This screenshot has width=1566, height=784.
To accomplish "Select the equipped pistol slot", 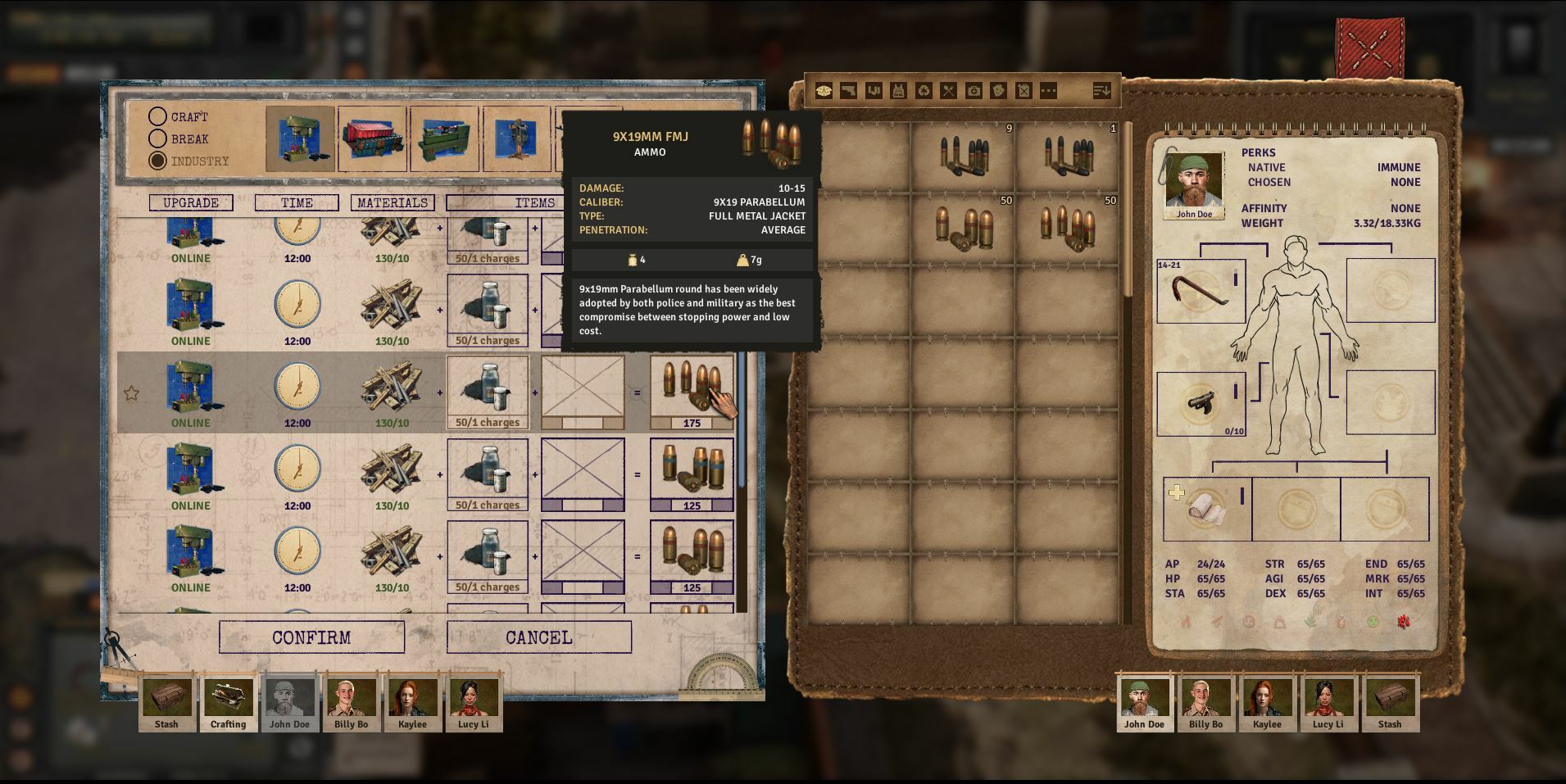I will click(x=1201, y=403).
